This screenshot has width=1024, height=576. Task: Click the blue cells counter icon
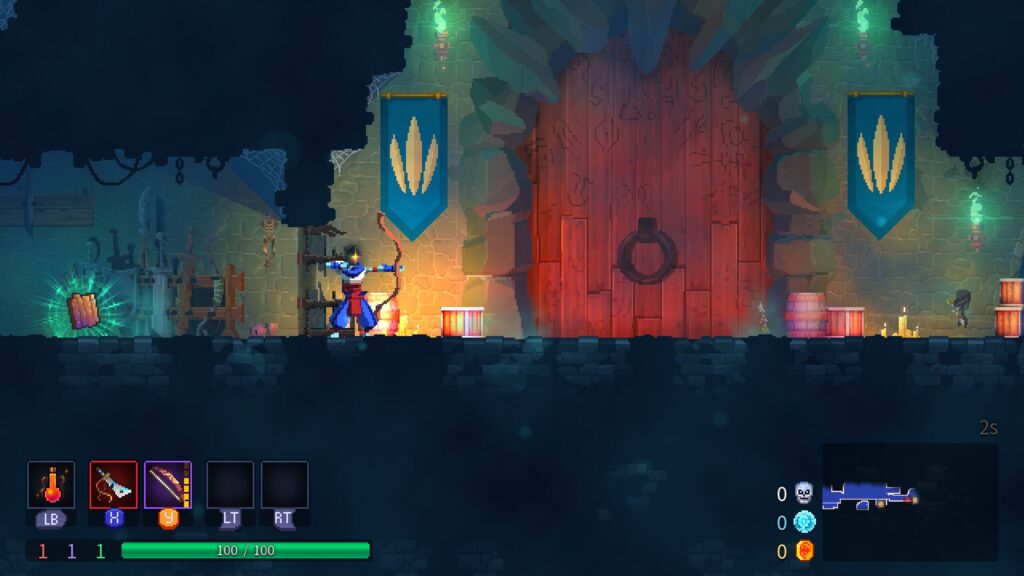pyautogui.click(x=804, y=522)
